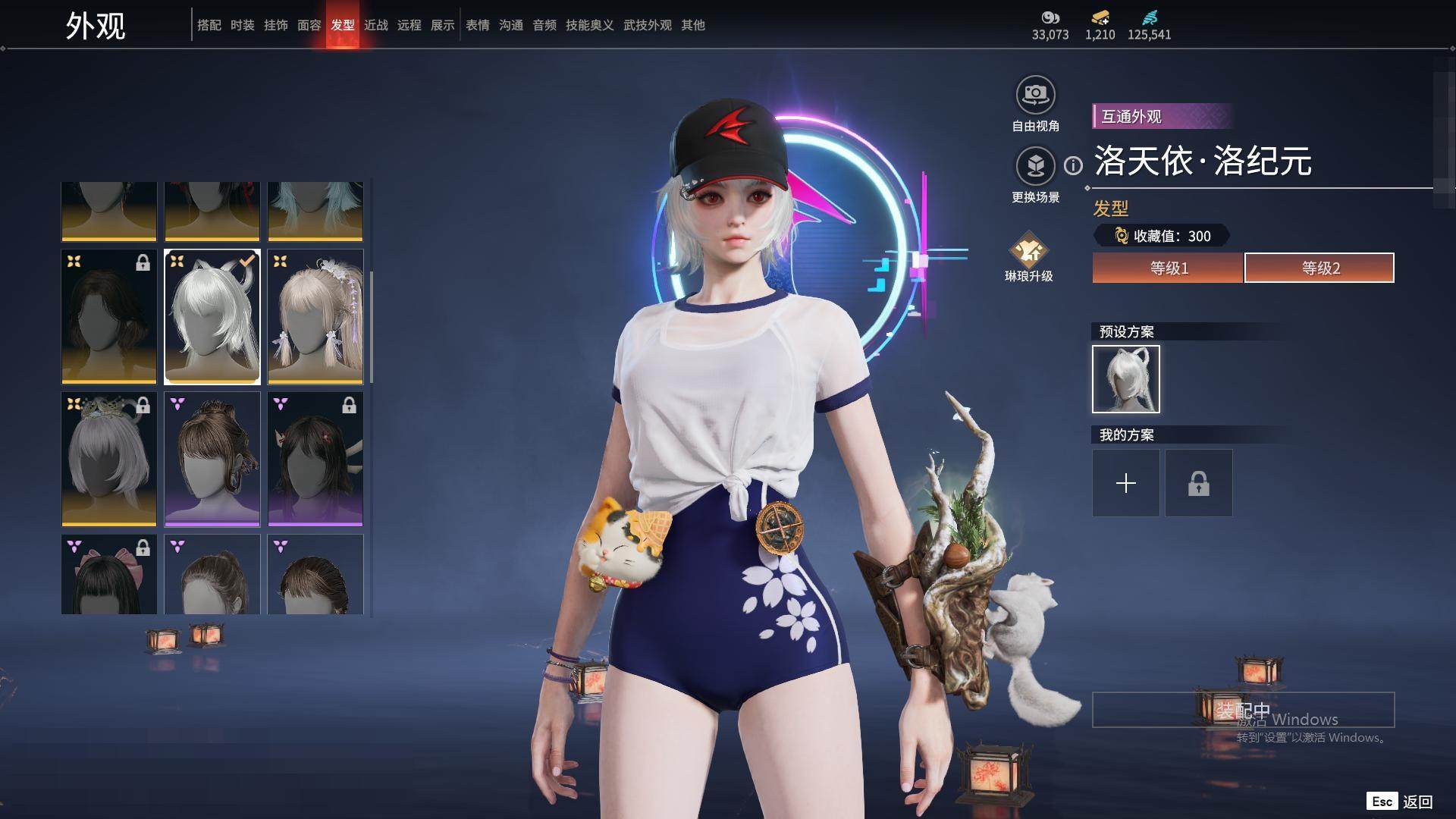The width and height of the screenshot is (1456, 819).
Task: Go to the 技能奥义 tab
Action: point(589,25)
